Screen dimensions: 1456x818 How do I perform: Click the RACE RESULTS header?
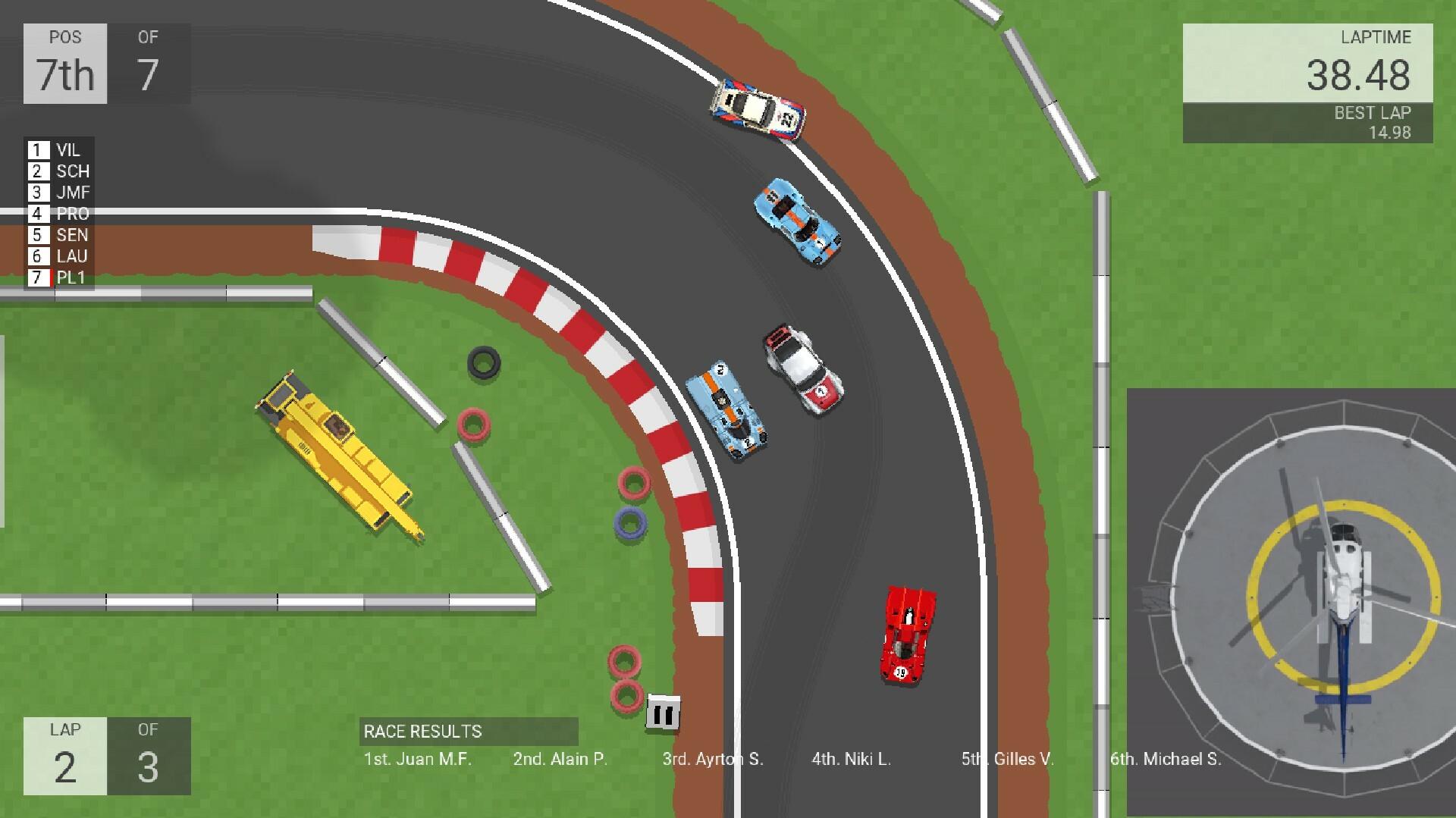(x=422, y=732)
